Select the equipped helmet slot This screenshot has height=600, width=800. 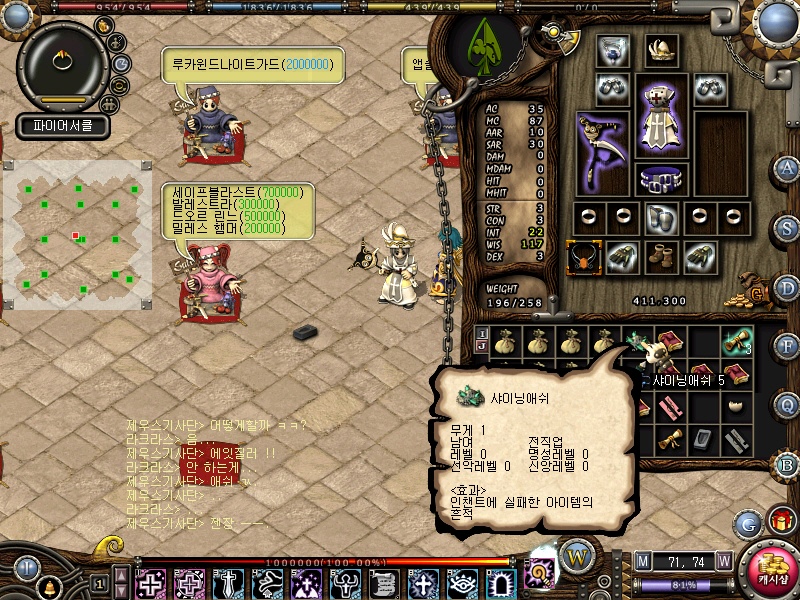coord(661,49)
